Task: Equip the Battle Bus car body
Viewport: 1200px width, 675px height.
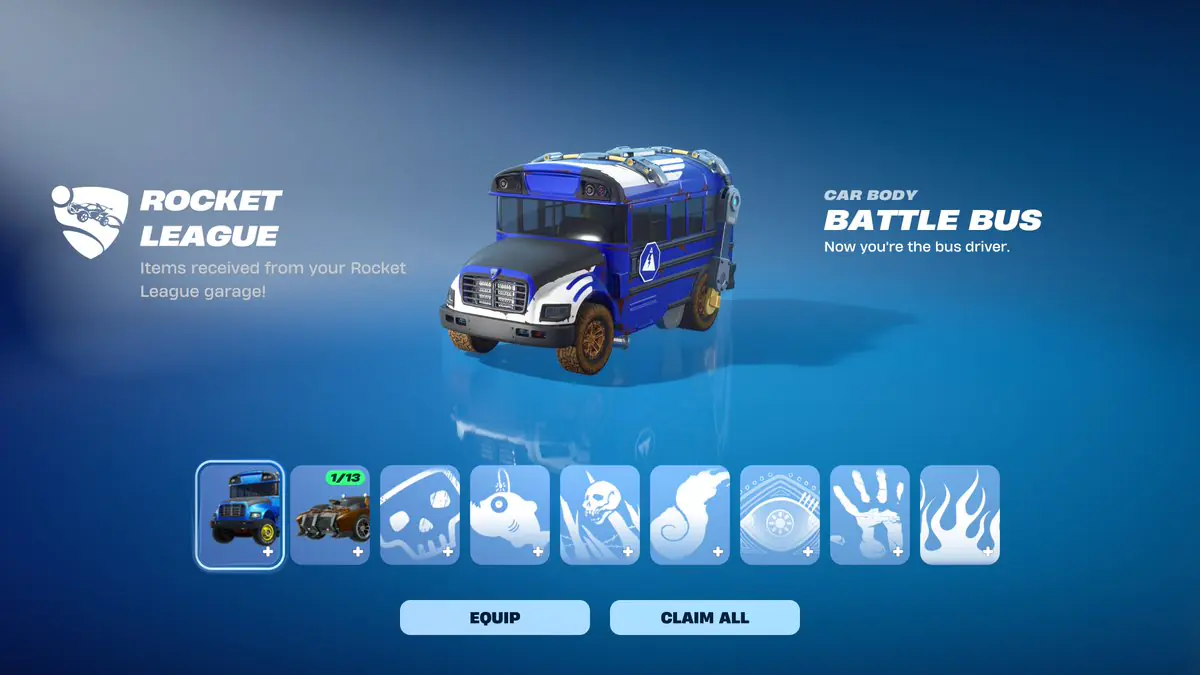Action: tap(494, 617)
